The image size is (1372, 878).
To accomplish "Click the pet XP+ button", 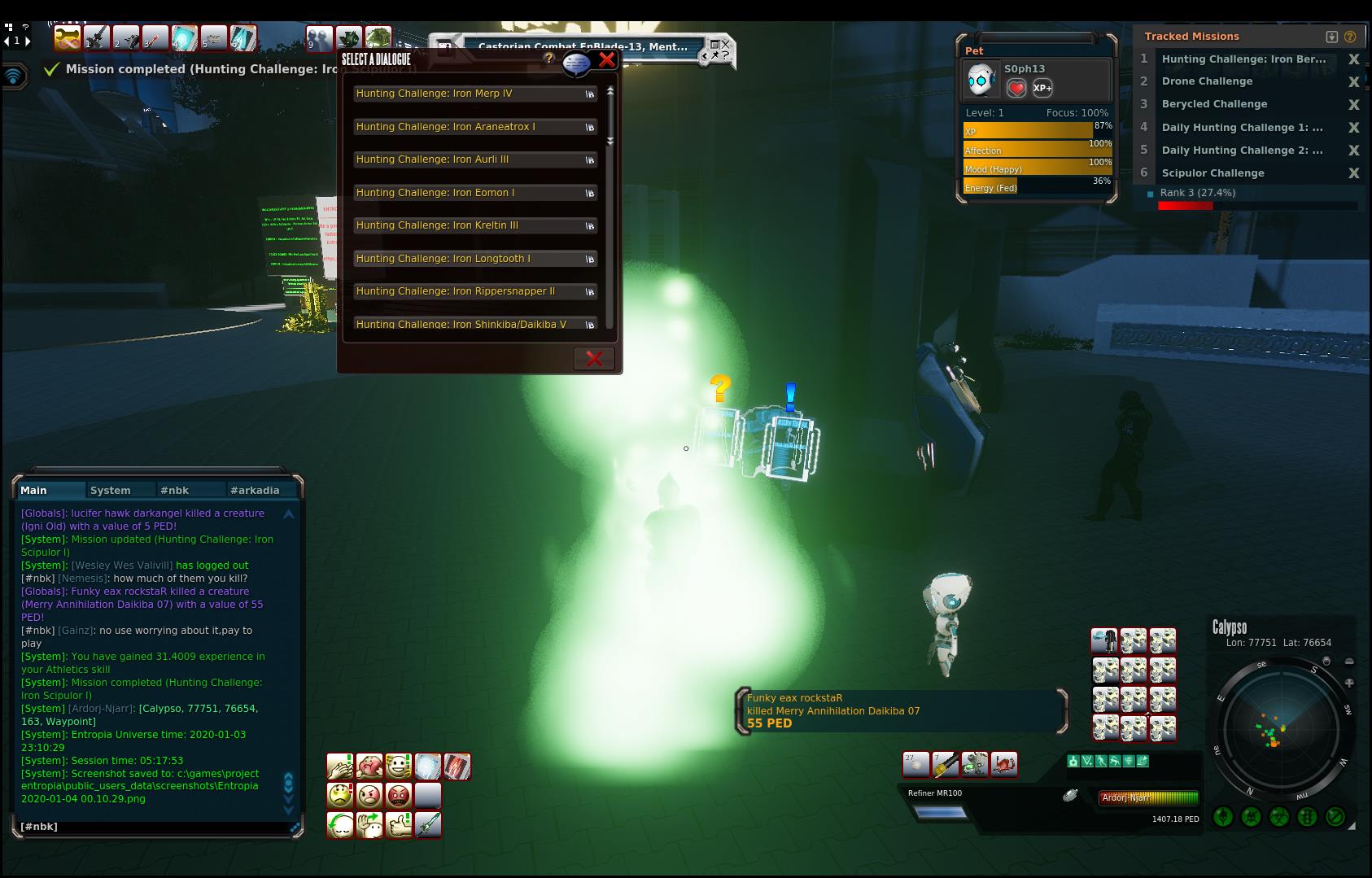I will click(x=1042, y=88).
